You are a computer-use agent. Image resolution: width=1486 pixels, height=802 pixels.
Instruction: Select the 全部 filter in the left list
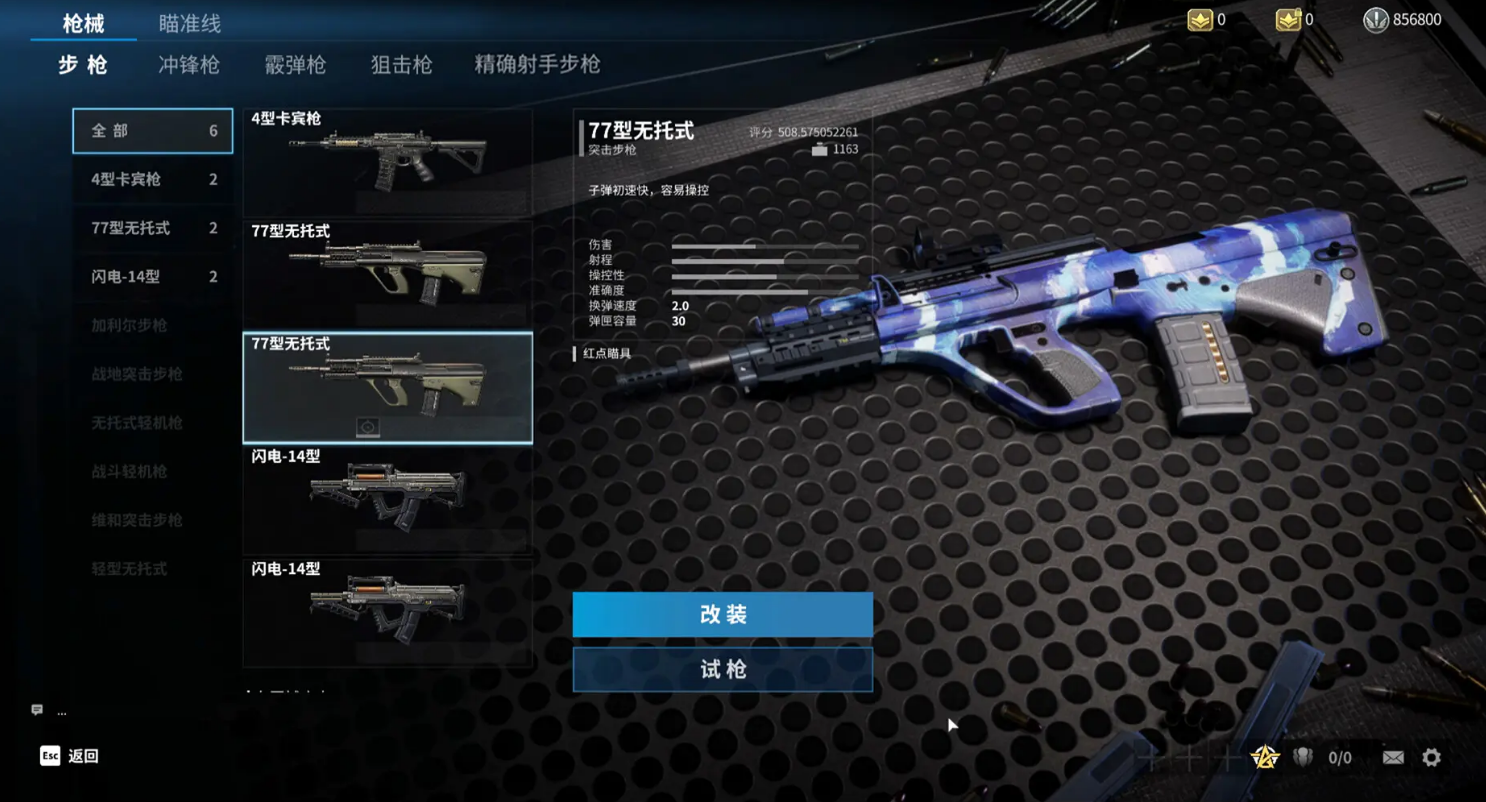click(152, 131)
